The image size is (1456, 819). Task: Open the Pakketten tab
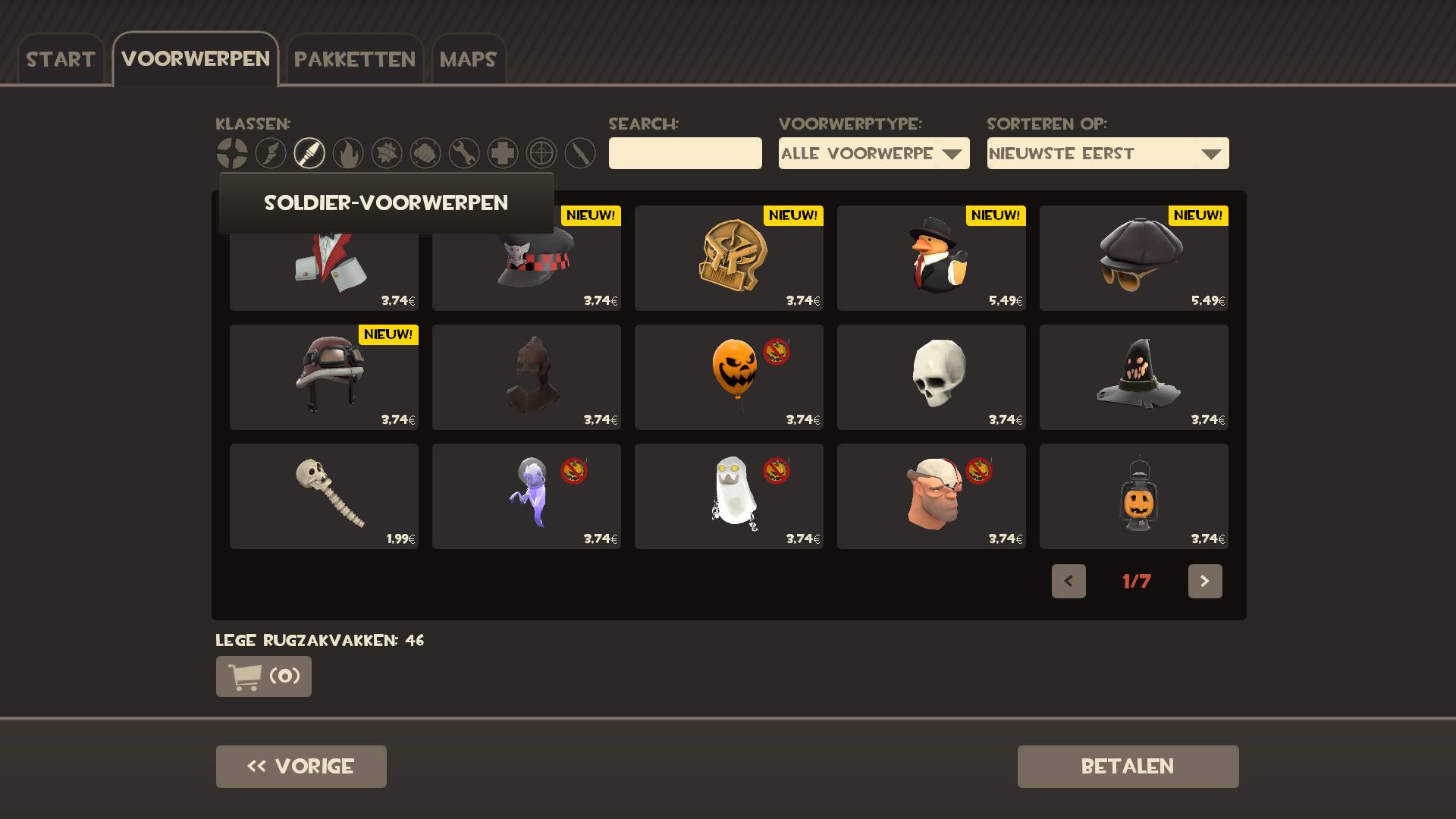point(354,59)
